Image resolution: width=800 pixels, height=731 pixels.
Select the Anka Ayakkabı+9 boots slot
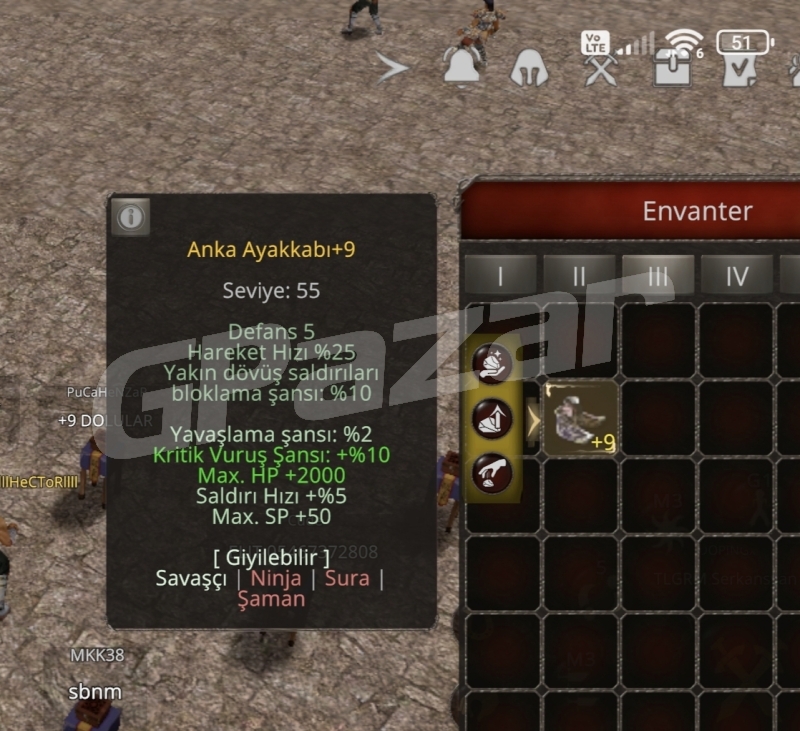tap(580, 417)
